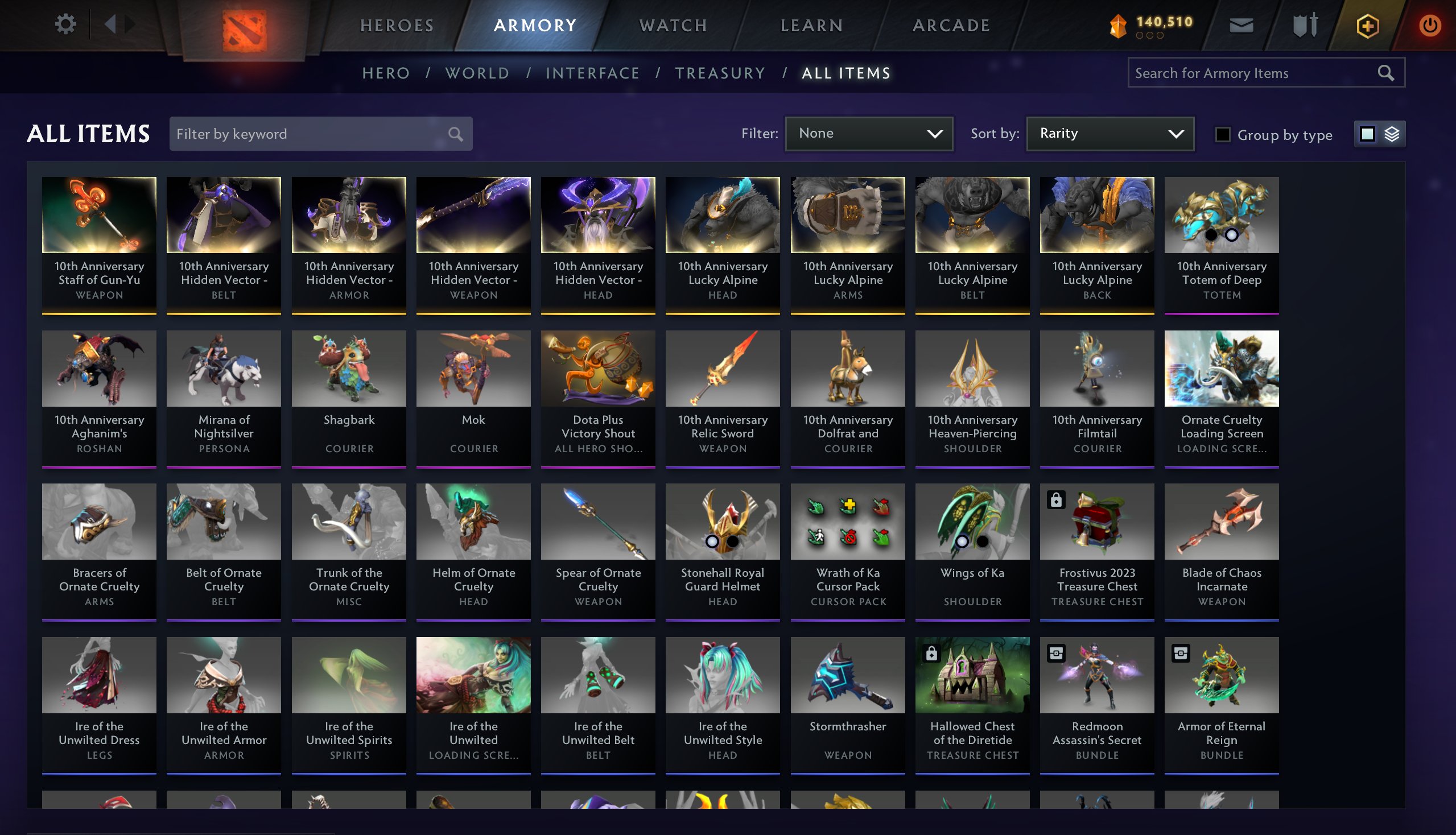The width and height of the screenshot is (1456, 835).
Task: Open the Interface category link
Action: pos(593,73)
